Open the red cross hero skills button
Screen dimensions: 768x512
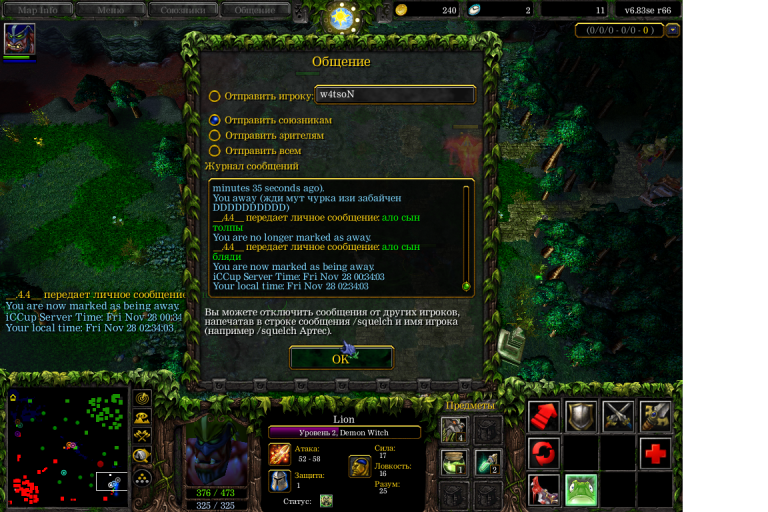click(x=656, y=454)
